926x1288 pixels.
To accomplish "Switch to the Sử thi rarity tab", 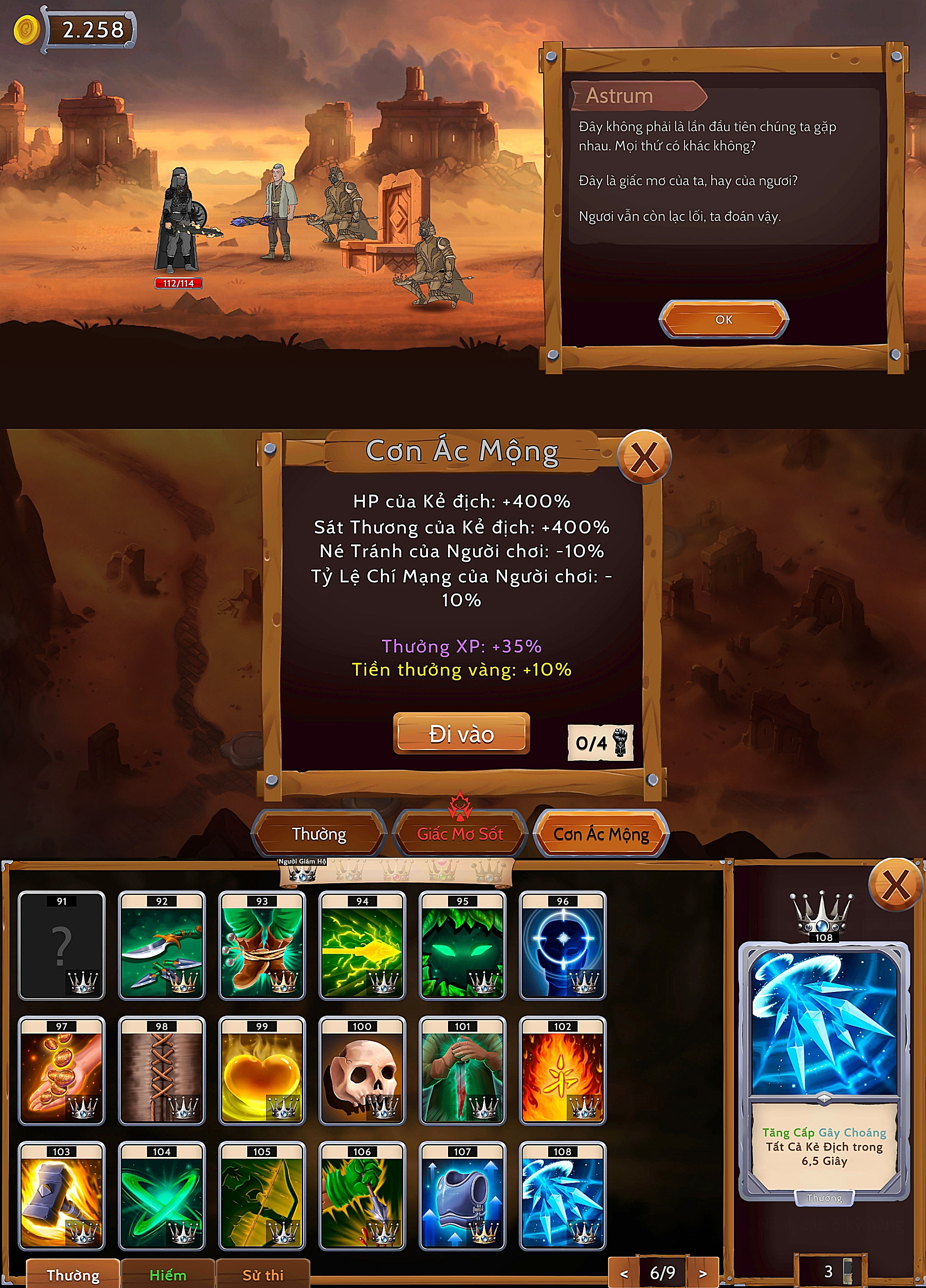I will [x=263, y=1275].
